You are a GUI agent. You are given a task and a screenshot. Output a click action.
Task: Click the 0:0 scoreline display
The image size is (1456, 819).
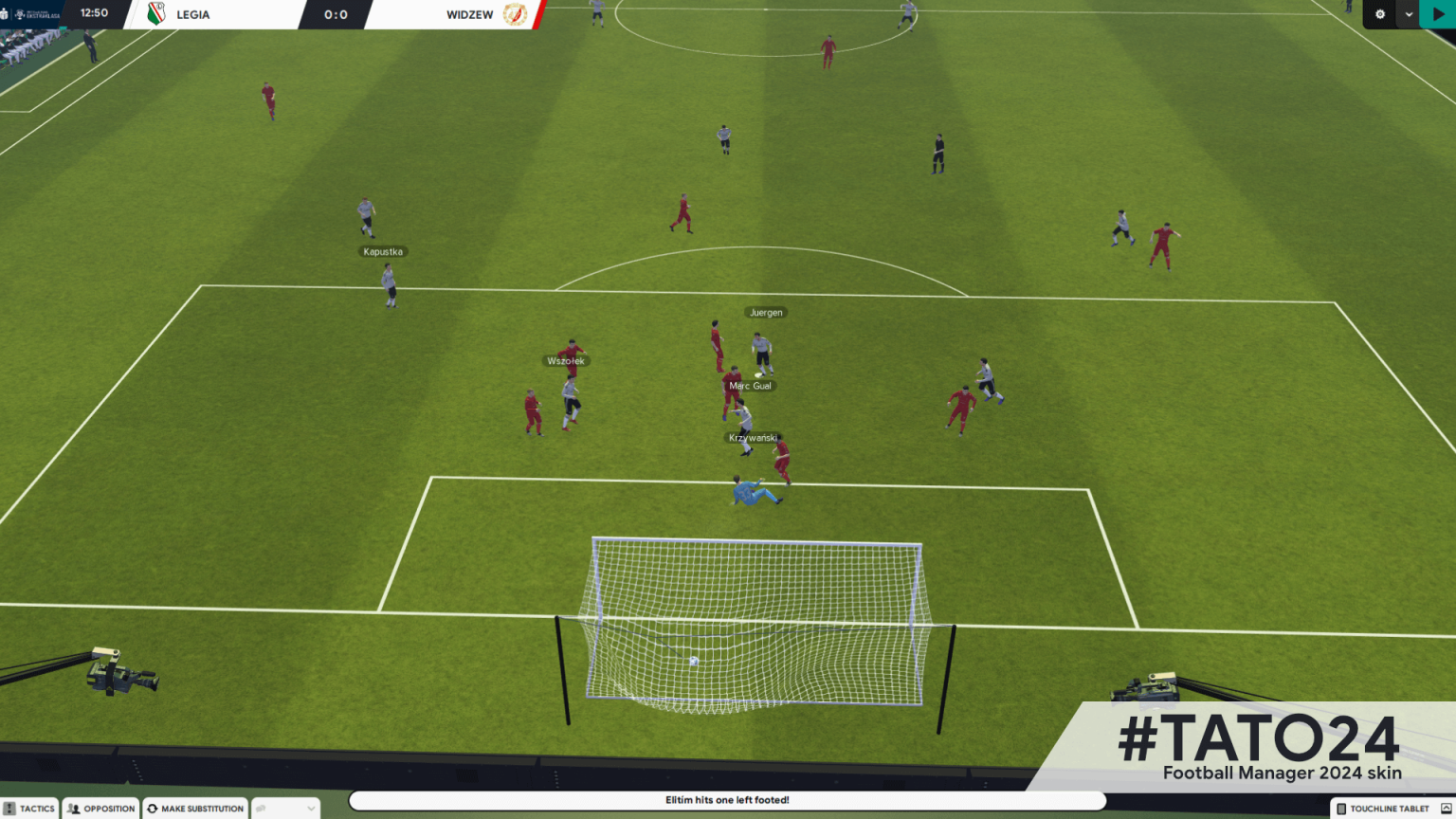[337, 14]
